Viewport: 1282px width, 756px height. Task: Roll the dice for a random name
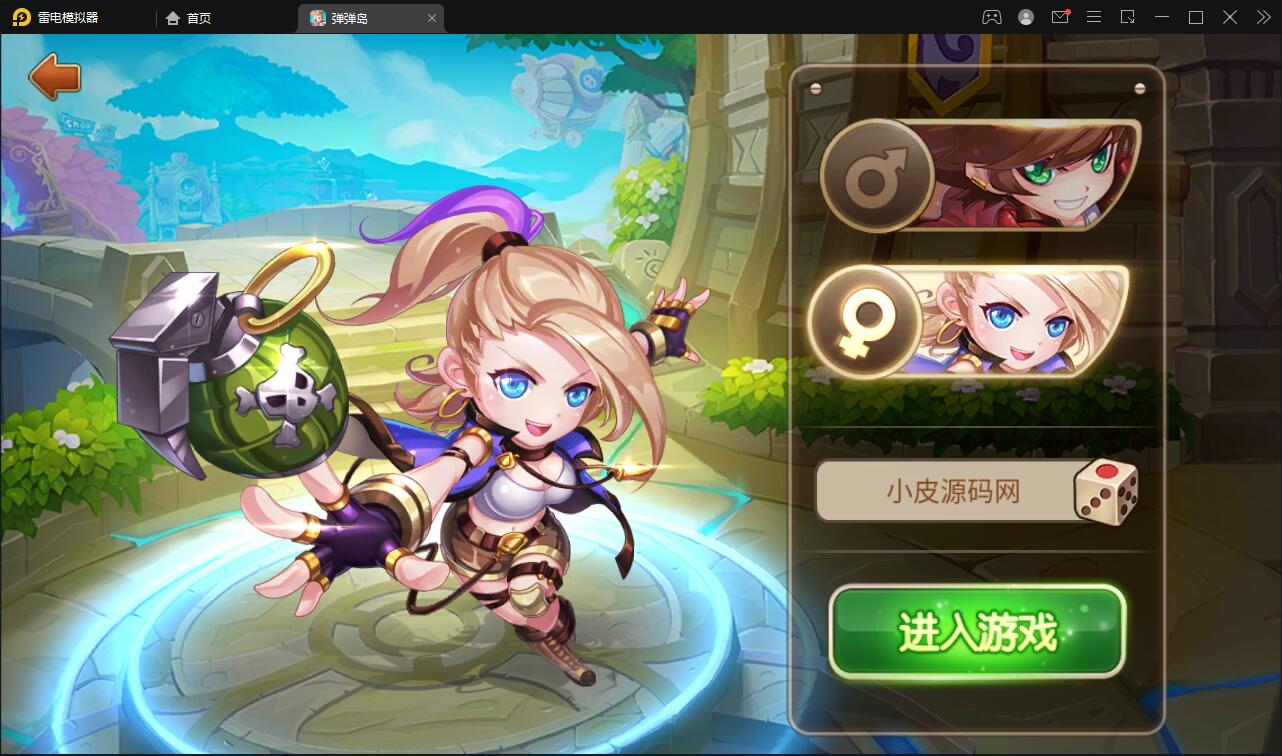pyautogui.click(x=1106, y=490)
